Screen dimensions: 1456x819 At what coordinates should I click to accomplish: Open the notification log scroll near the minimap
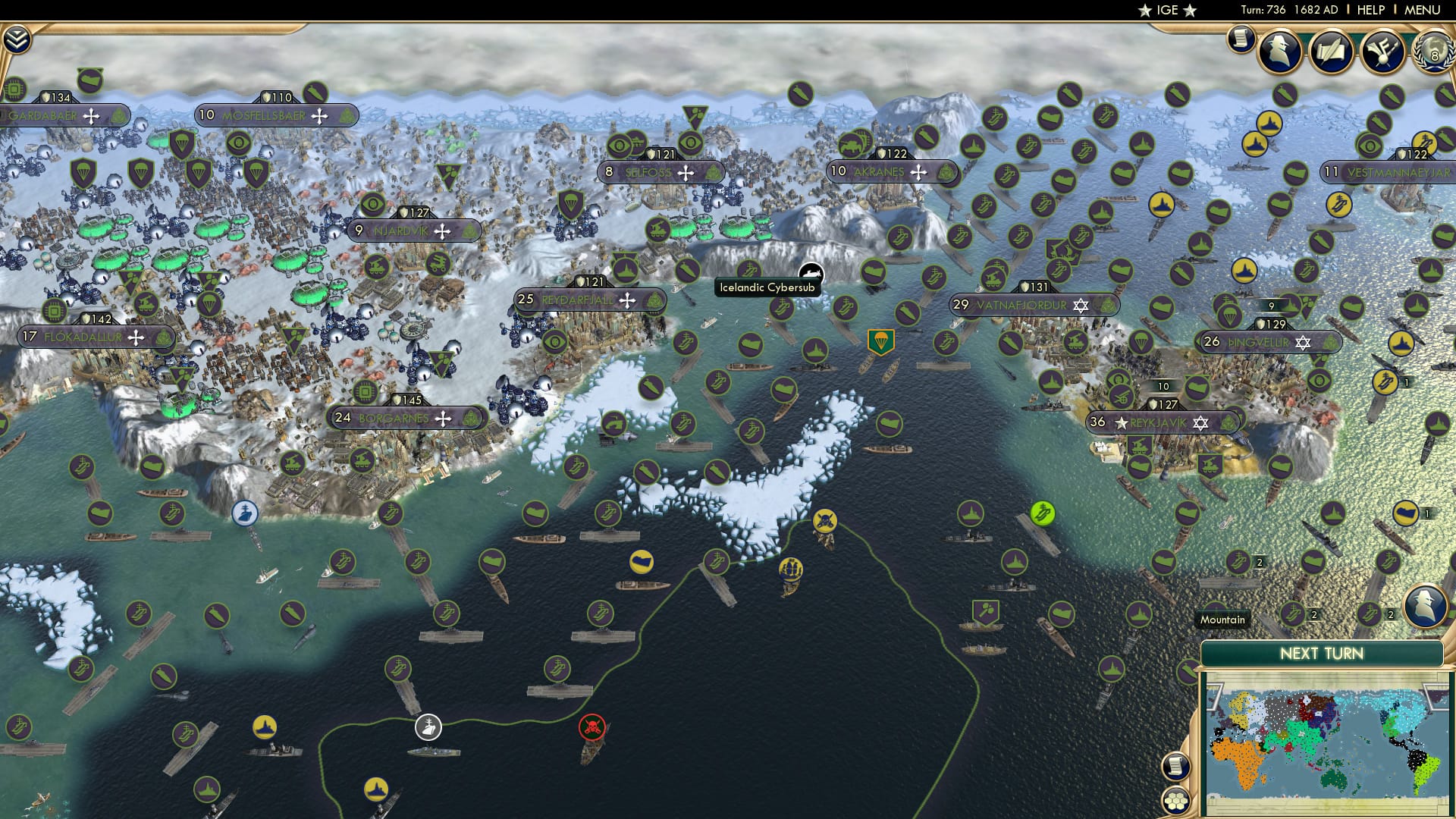tap(1178, 764)
